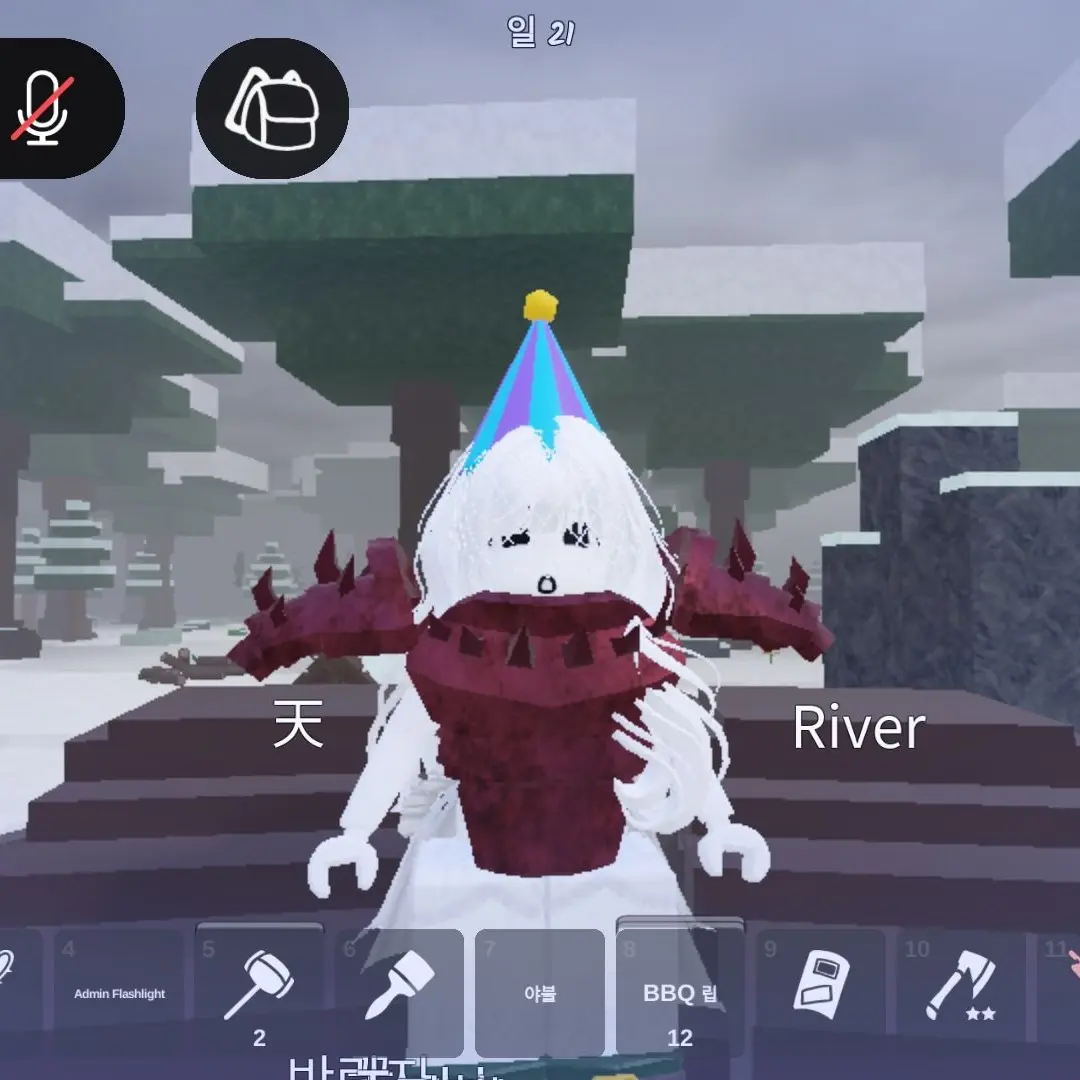Screen dimensions: 1080x1080
Task: Select the Admin Flashlight hotbar slot
Action: [119, 990]
